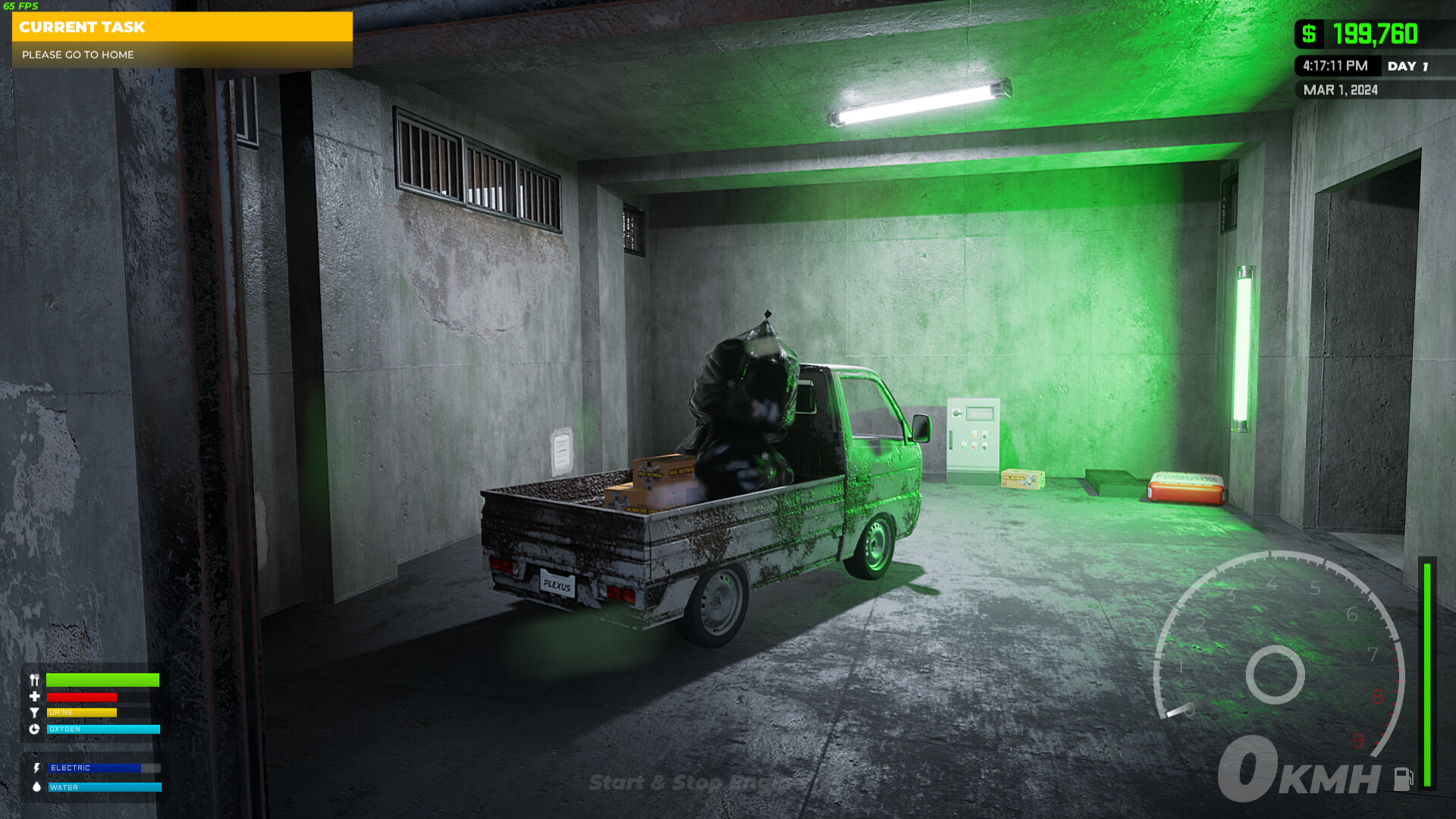This screenshot has width=1456, height=819.
Task: Click the green hunger progress bar
Action: (x=102, y=679)
